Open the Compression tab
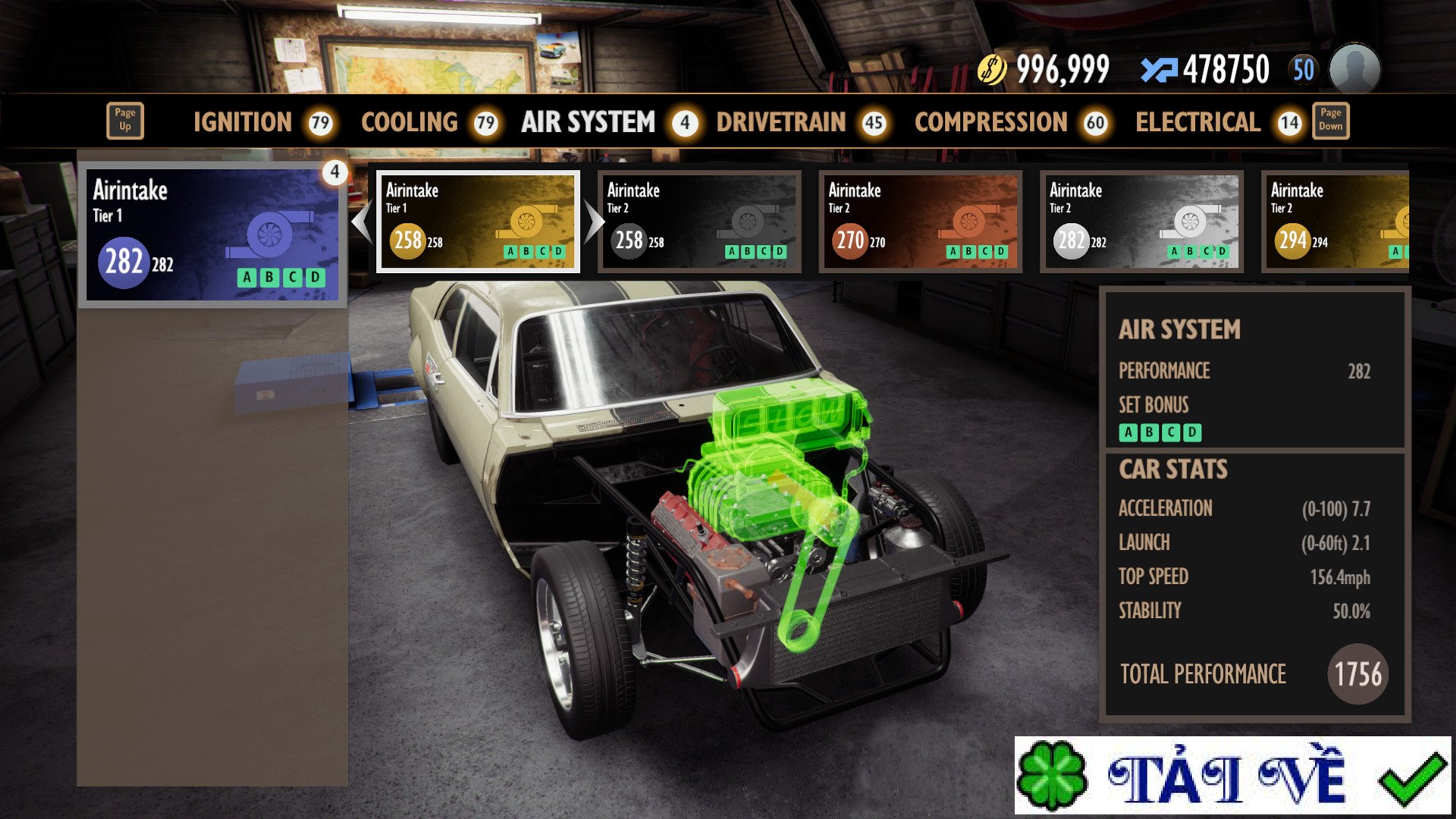1456x819 pixels. coord(990,122)
